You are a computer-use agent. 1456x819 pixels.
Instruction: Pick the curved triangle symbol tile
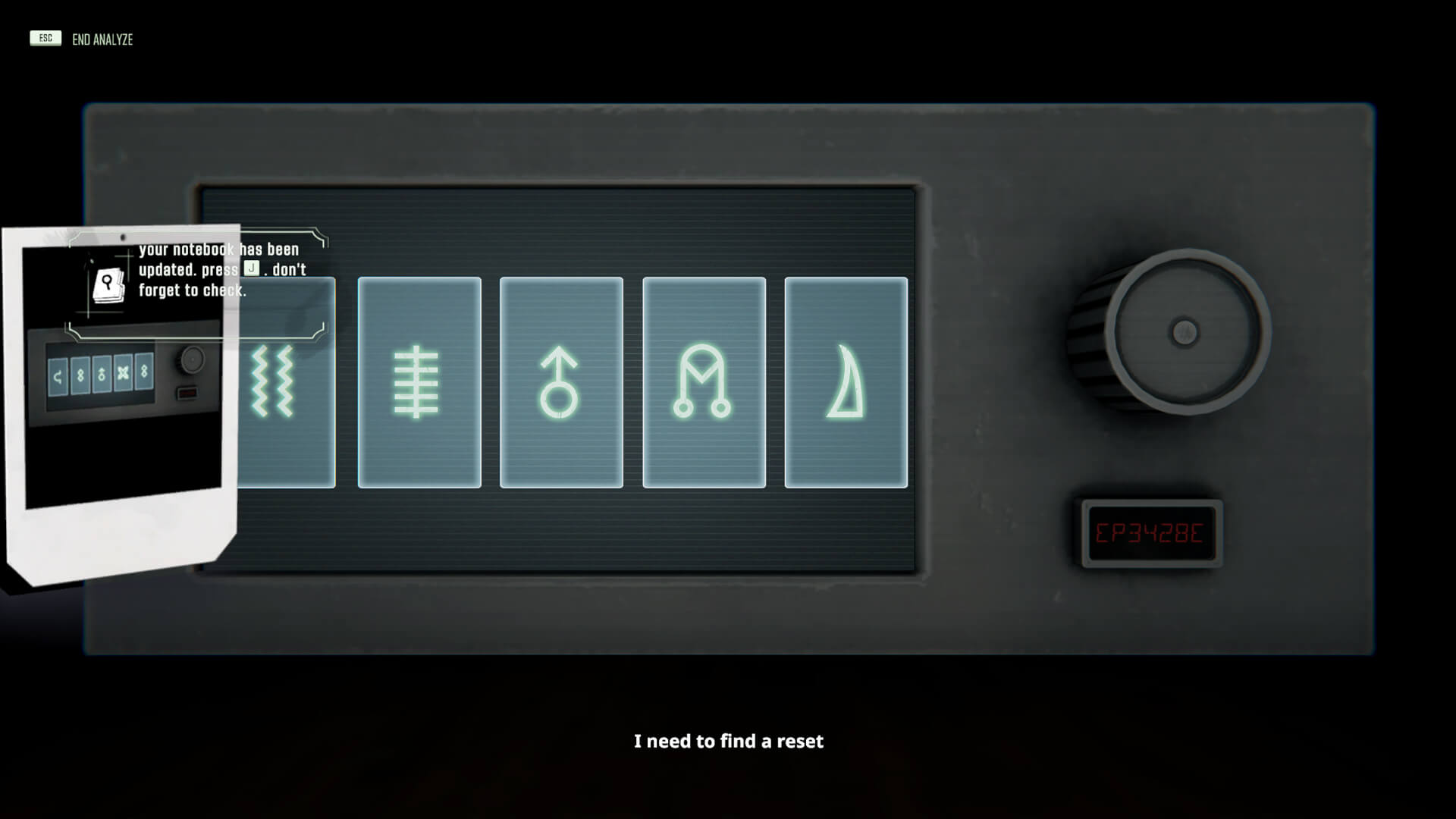pos(846,382)
